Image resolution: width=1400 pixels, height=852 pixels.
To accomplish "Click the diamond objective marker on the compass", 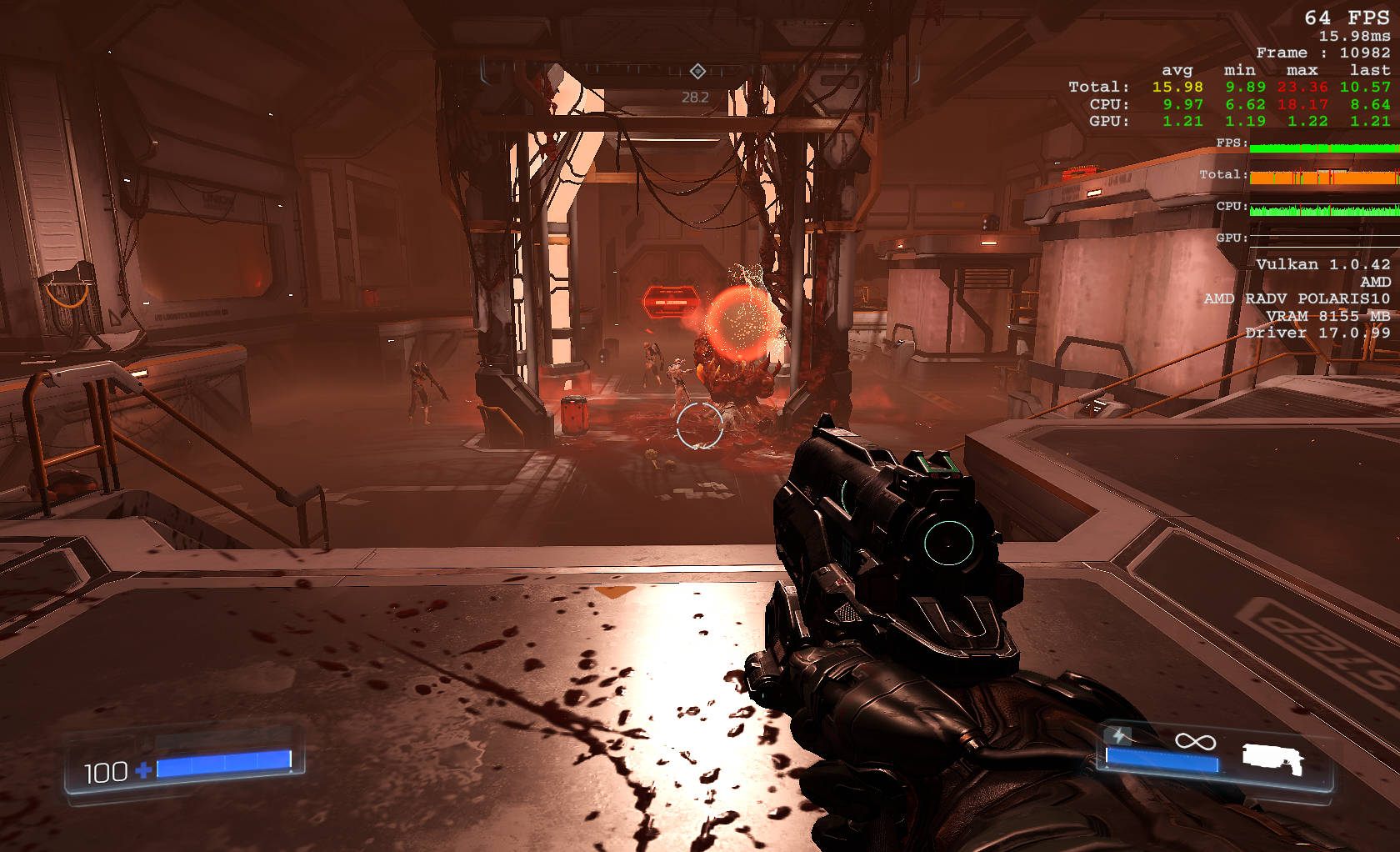I will [698, 71].
